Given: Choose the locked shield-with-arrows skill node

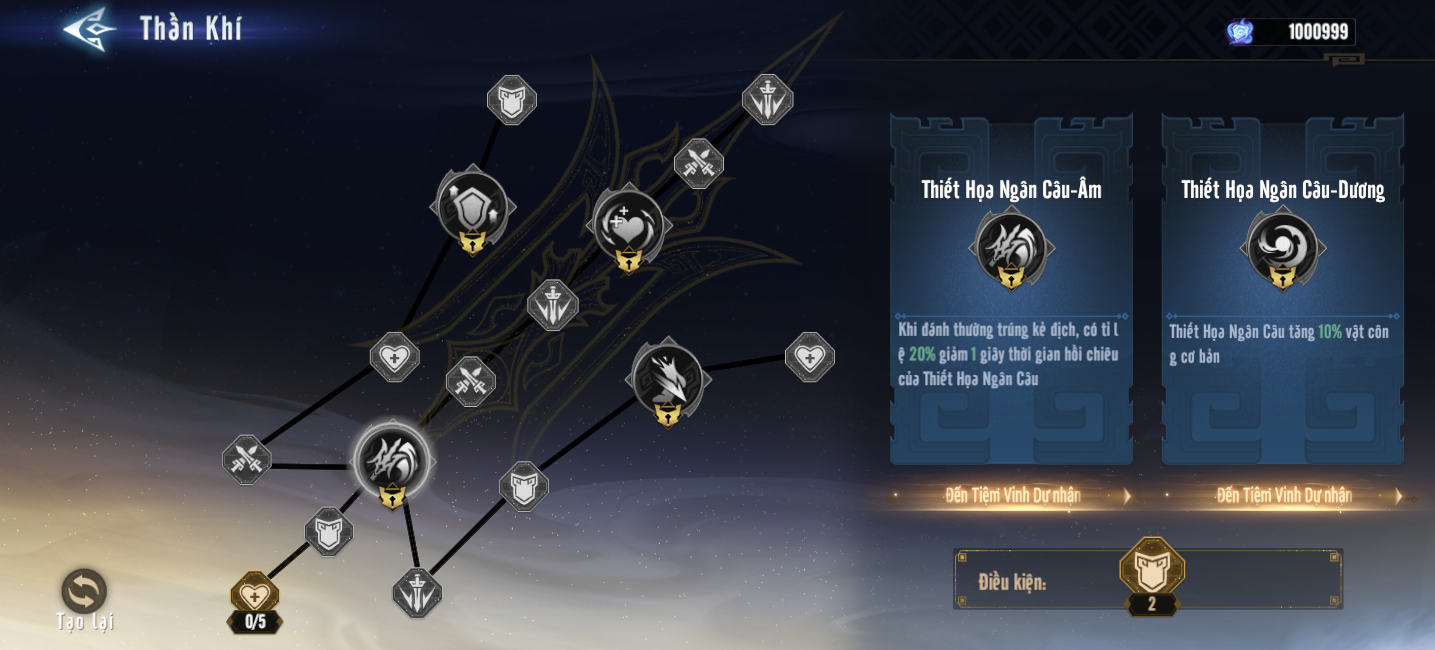Looking at the screenshot, I should pos(472,208).
